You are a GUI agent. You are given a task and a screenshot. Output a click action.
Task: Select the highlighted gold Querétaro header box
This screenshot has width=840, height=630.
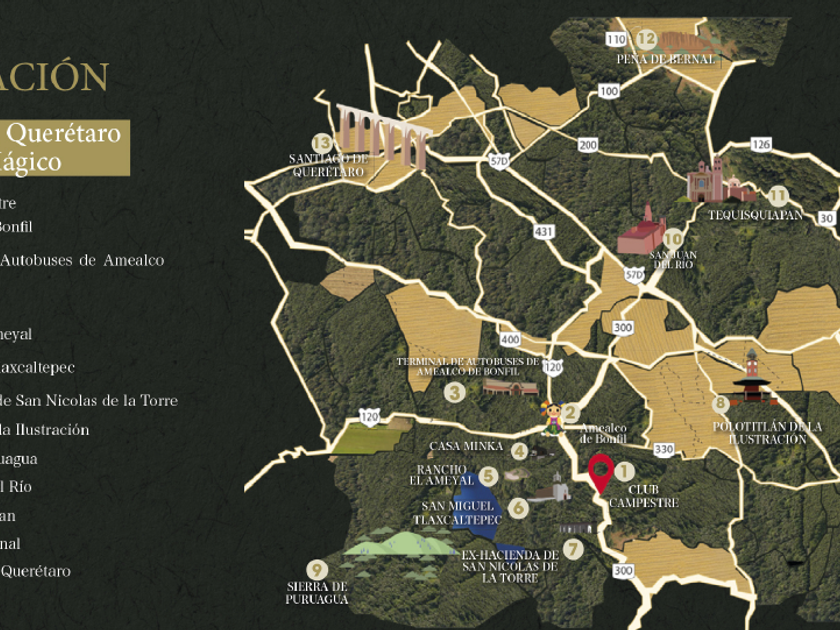click(x=63, y=147)
